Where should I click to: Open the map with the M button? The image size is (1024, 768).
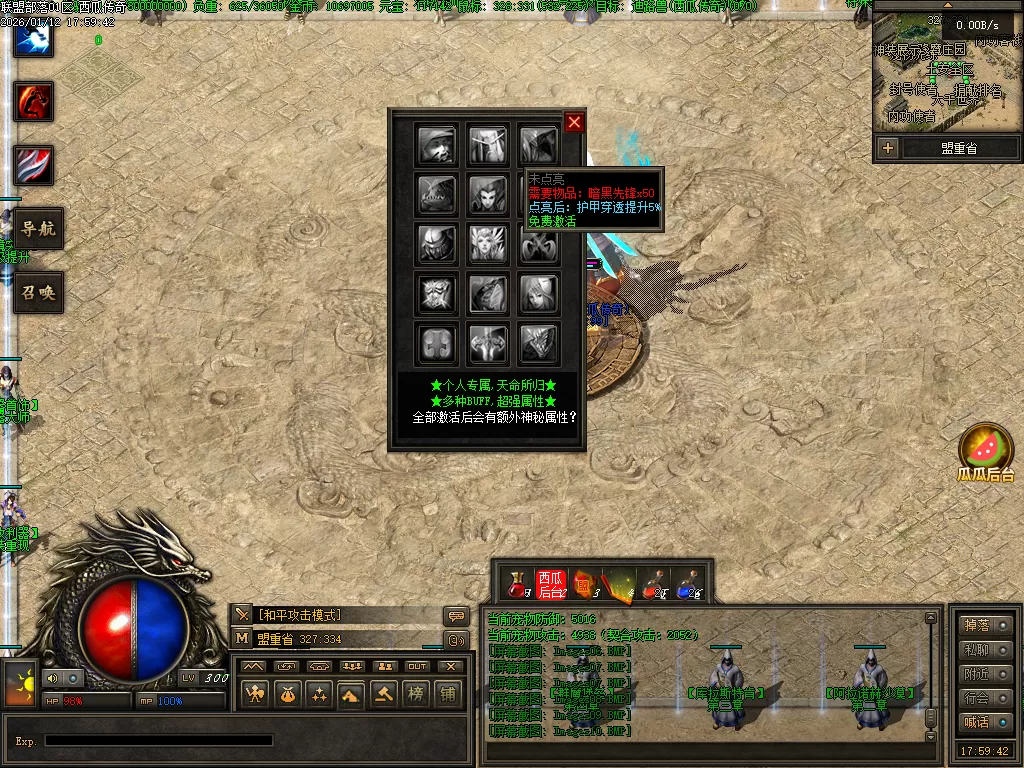(x=243, y=638)
